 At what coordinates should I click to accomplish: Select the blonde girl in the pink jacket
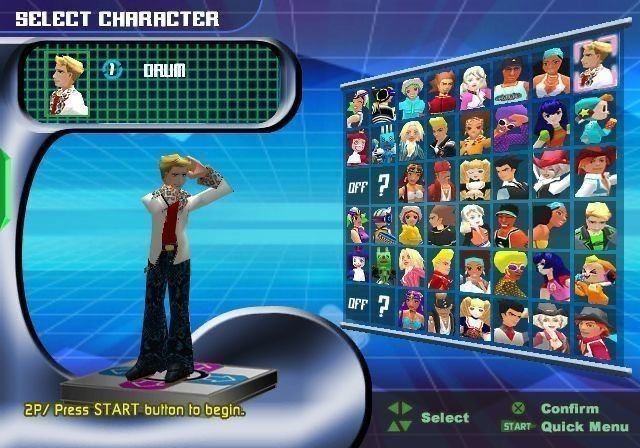412,265
